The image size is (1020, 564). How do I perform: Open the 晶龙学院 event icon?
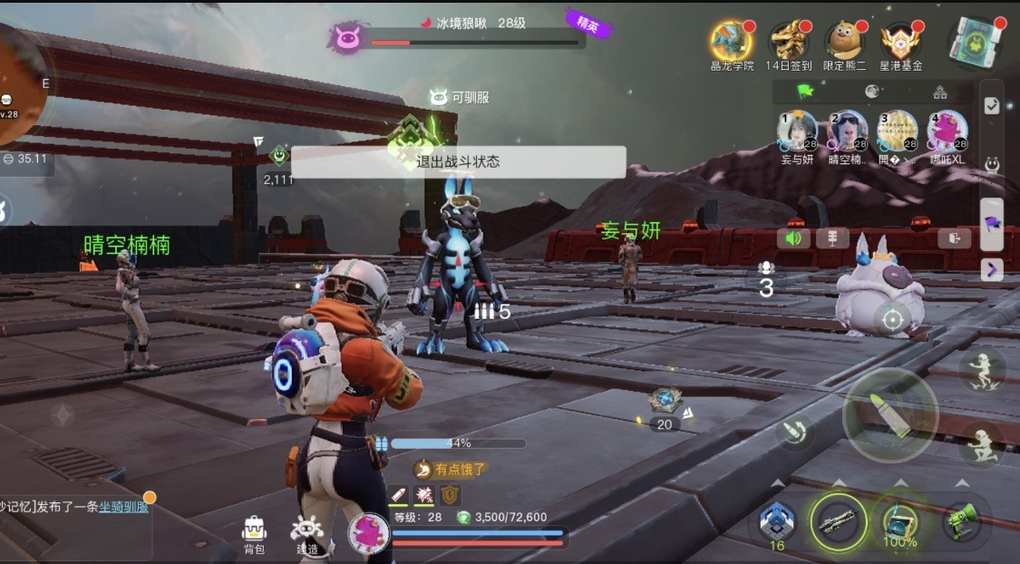tap(731, 42)
